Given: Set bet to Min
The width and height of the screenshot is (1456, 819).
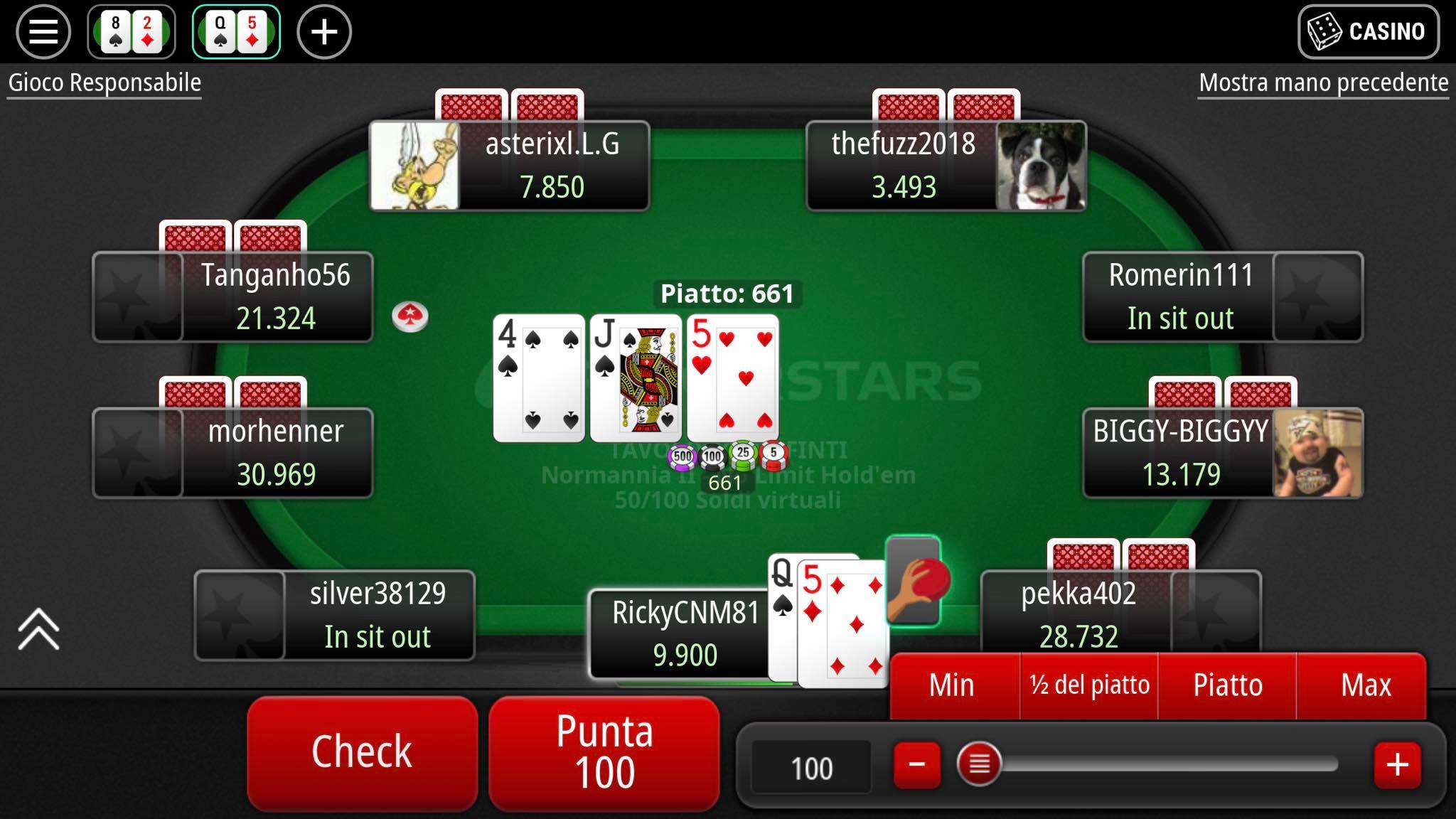Looking at the screenshot, I should click(951, 685).
